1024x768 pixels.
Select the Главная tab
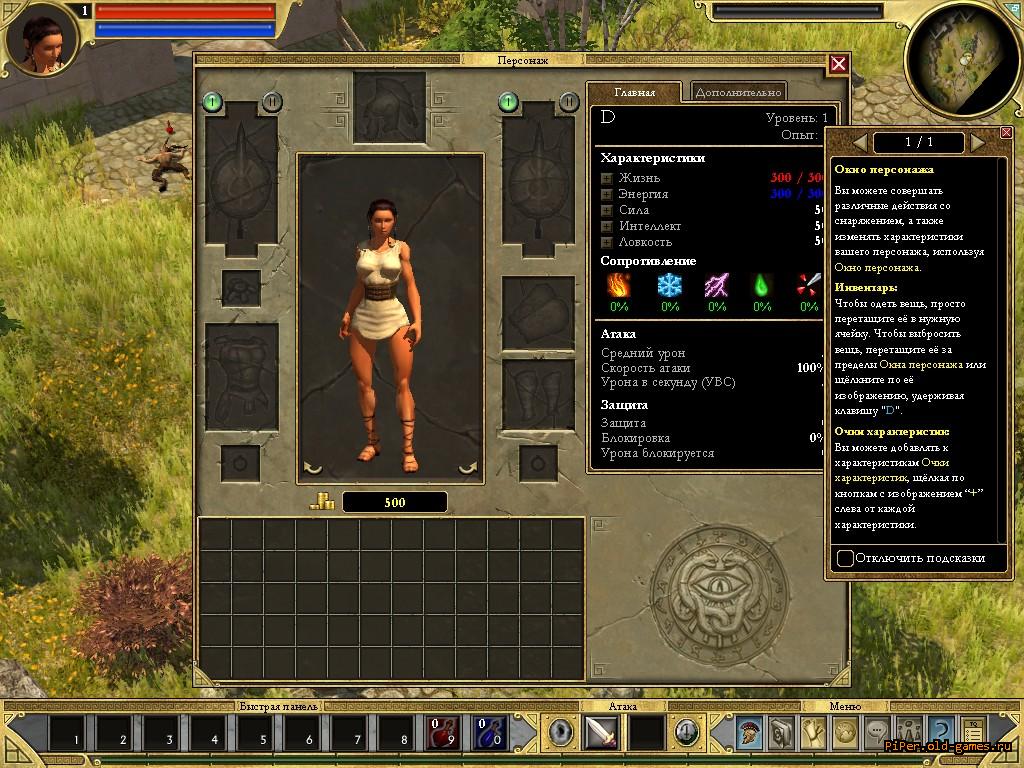pyautogui.click(x=634, y=92)
